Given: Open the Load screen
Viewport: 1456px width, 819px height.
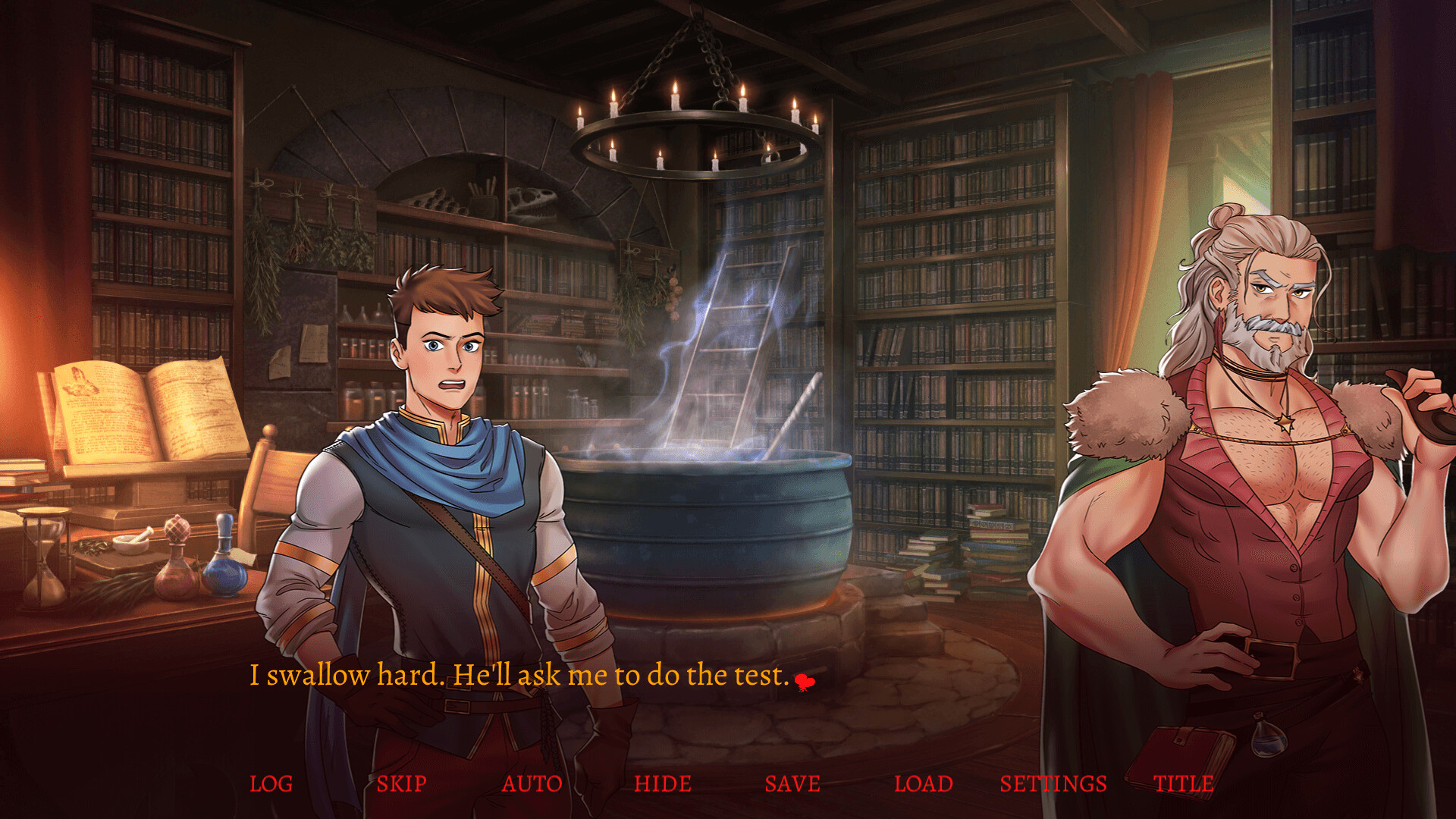Looking at the screenshot, I should [924, 784].
